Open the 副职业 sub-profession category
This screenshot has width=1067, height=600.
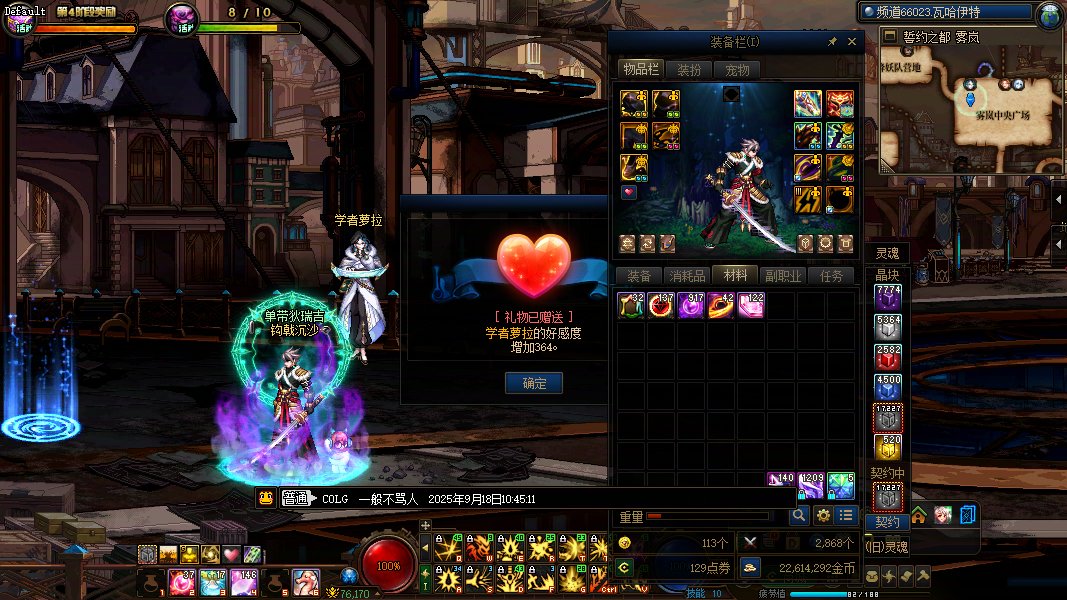[783, 276]
